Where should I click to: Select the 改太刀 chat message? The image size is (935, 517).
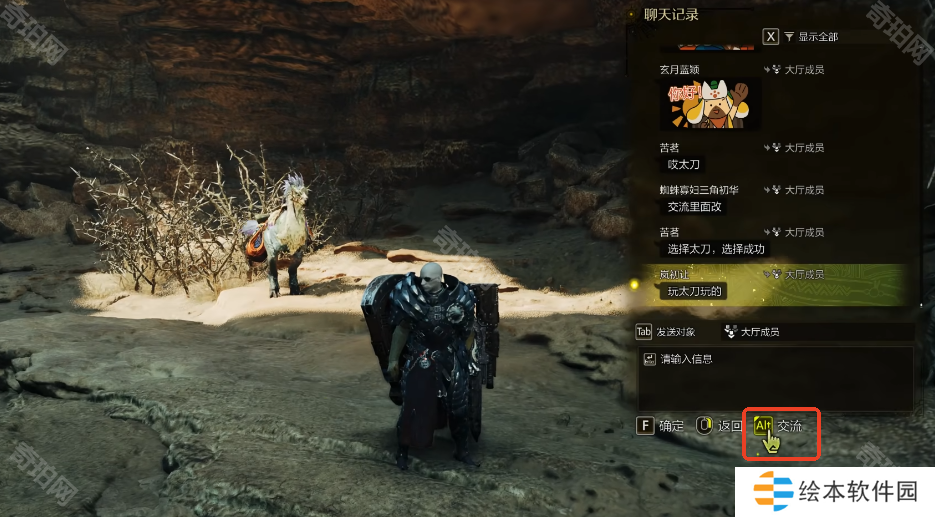pyautogui.click(x=683, y=164)
